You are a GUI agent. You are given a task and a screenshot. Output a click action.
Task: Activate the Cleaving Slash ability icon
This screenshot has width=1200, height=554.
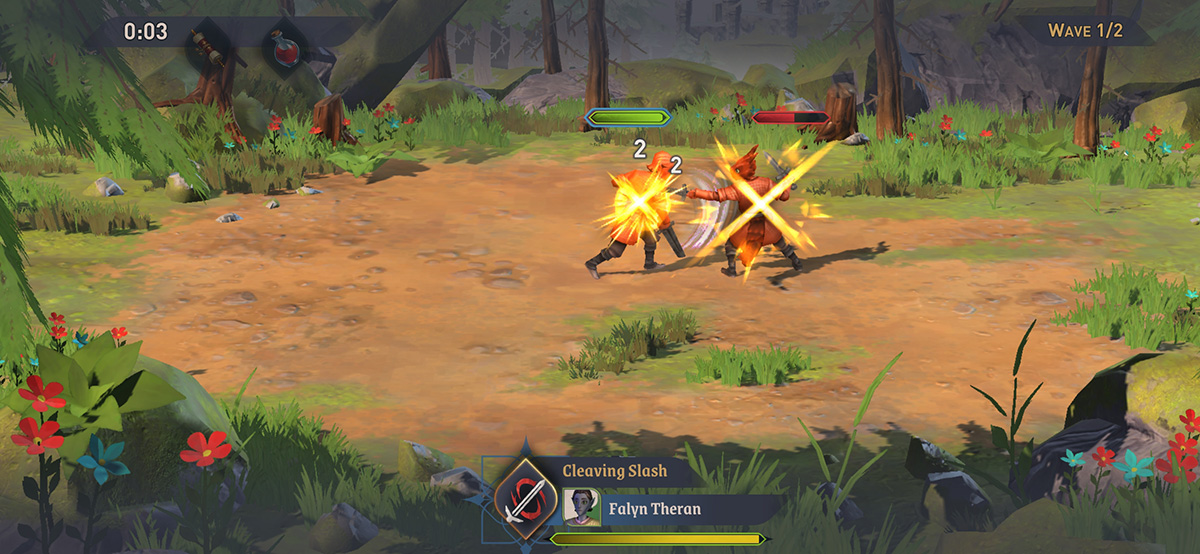click(x=526, y=497)
